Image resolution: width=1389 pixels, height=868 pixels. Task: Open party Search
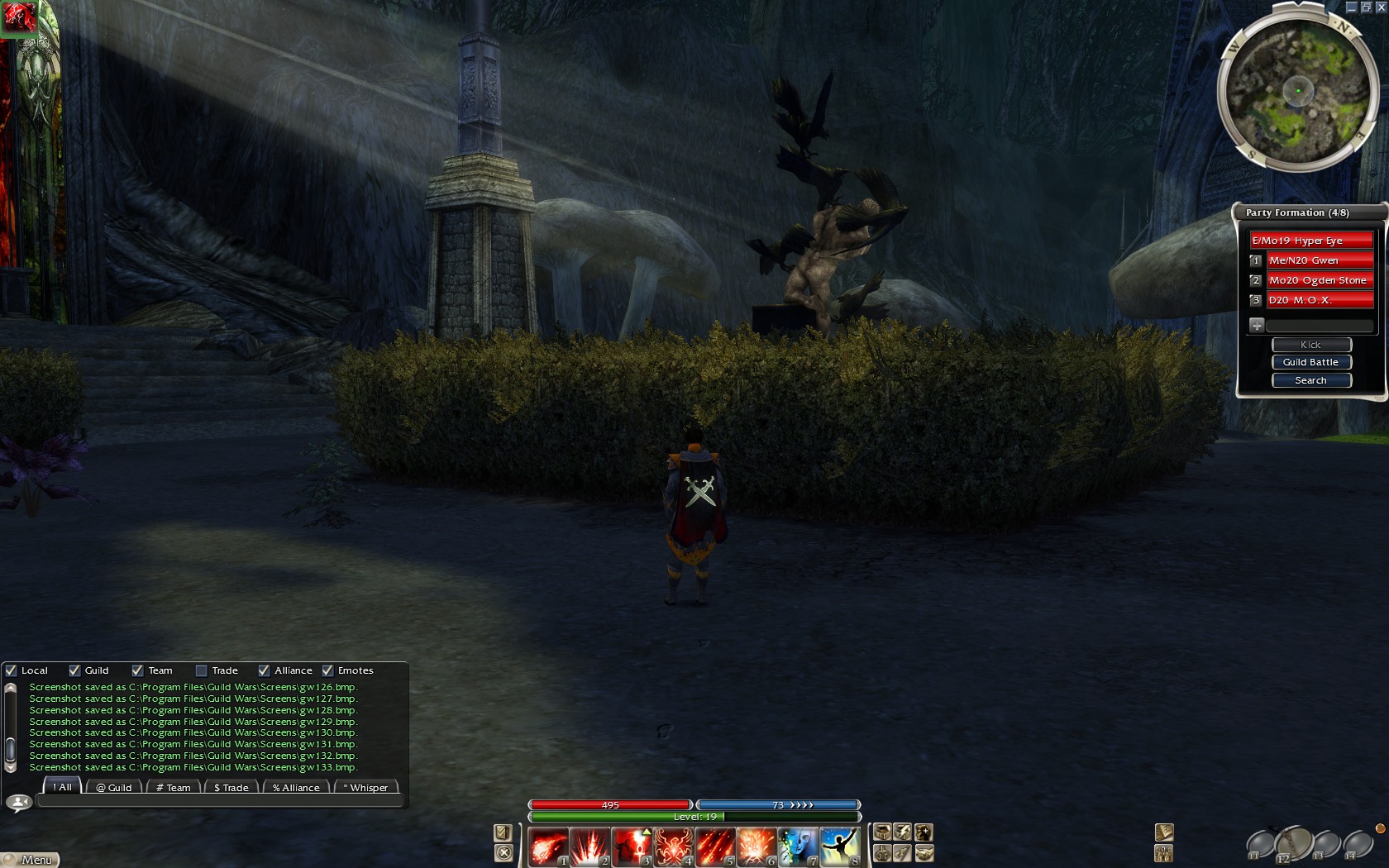(1310, 380)
